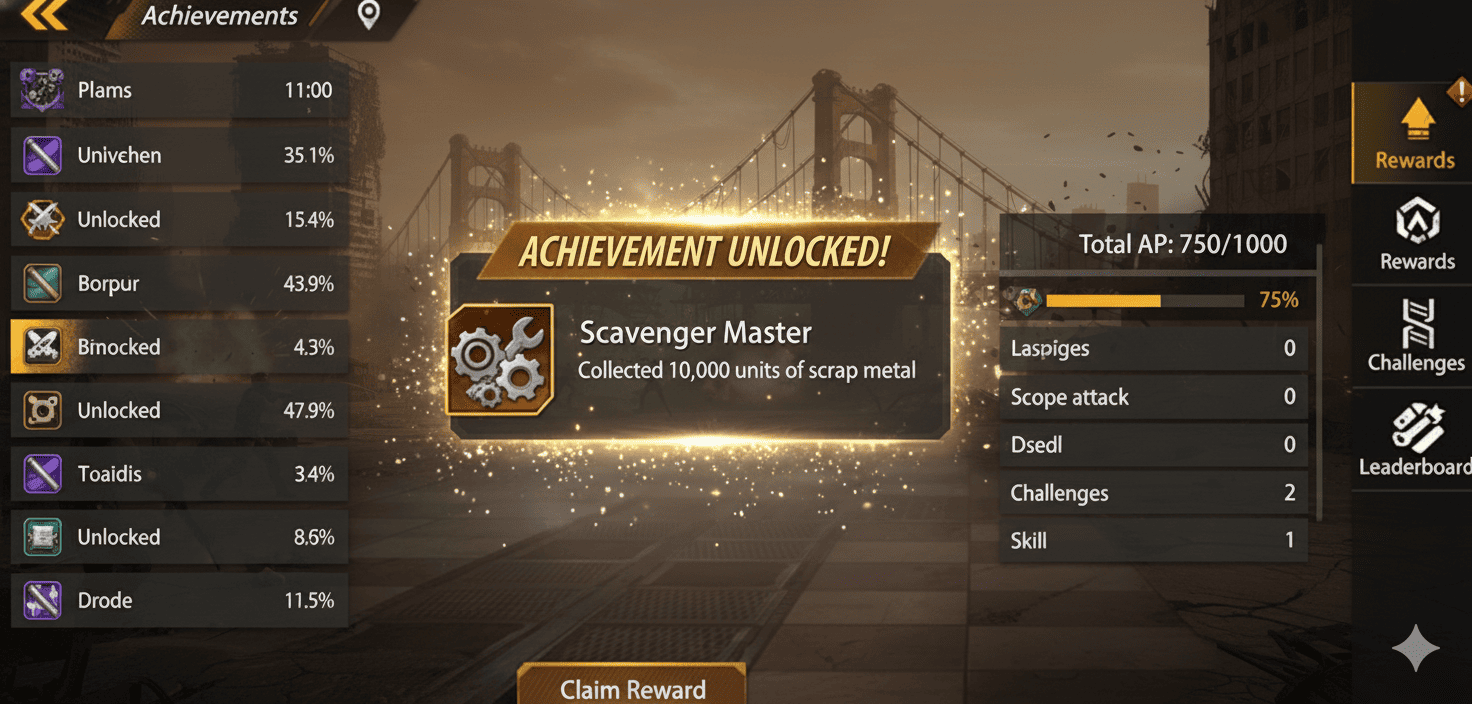Go back using the double-chevron arrow
The image size is (1472, 704).
click(x=43, y=15)
